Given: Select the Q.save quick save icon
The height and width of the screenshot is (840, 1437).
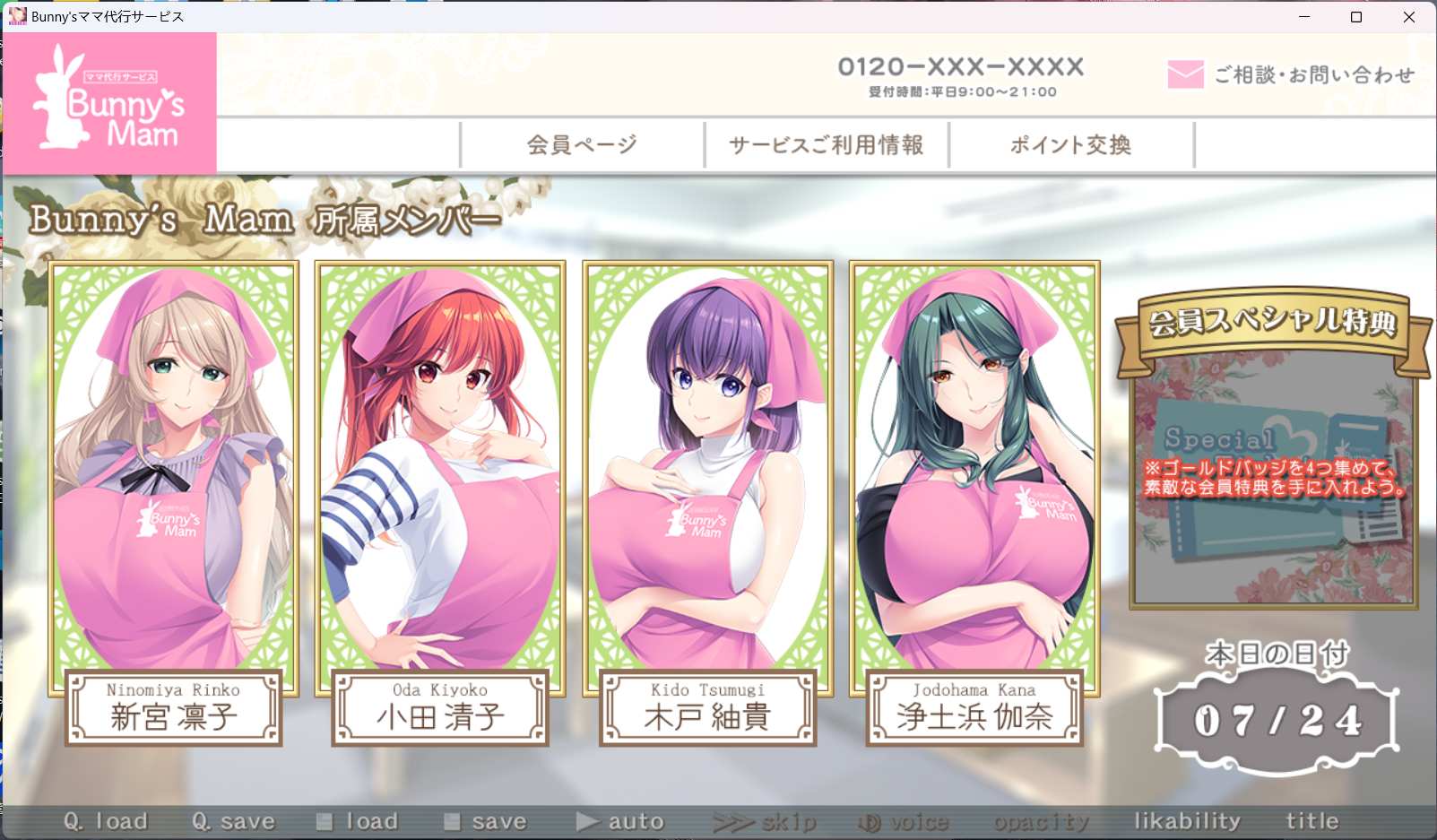Looking at the screenshot, I should [235, 819].
